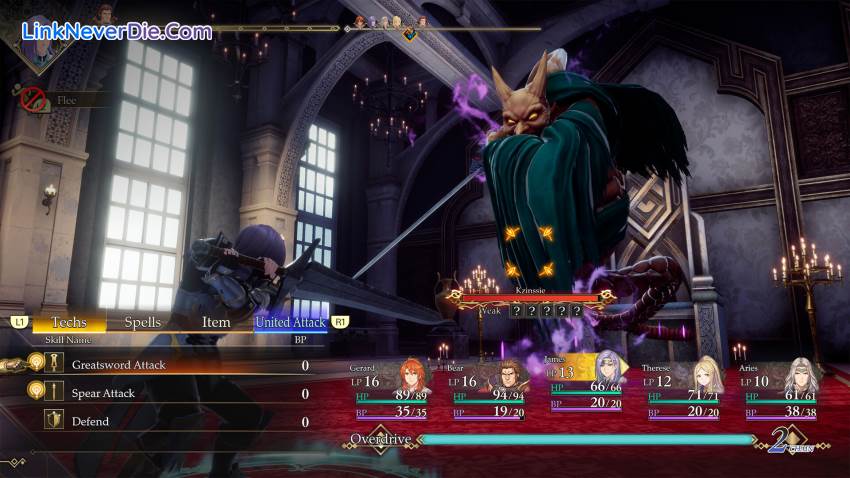Choose Aries's party status panel
The width and height of the screenshot is (850, 478).
[781, 390]
